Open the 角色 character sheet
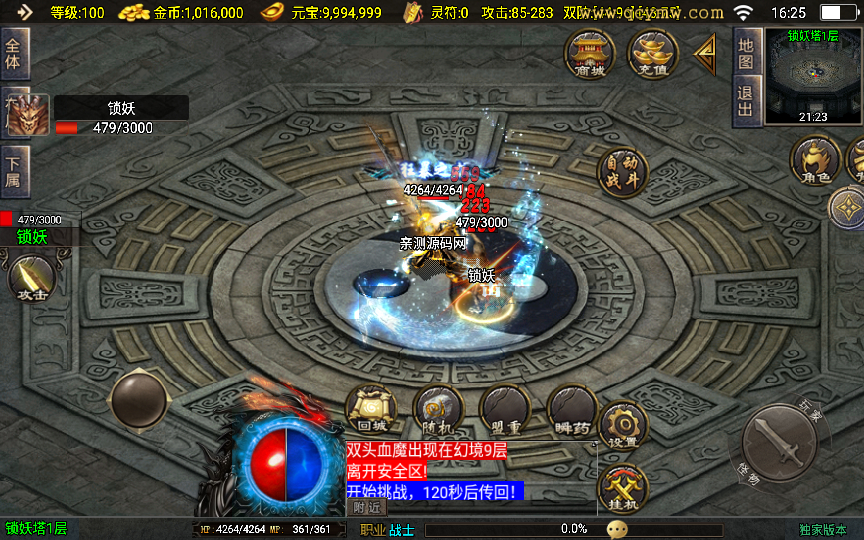 click(815, 161)
